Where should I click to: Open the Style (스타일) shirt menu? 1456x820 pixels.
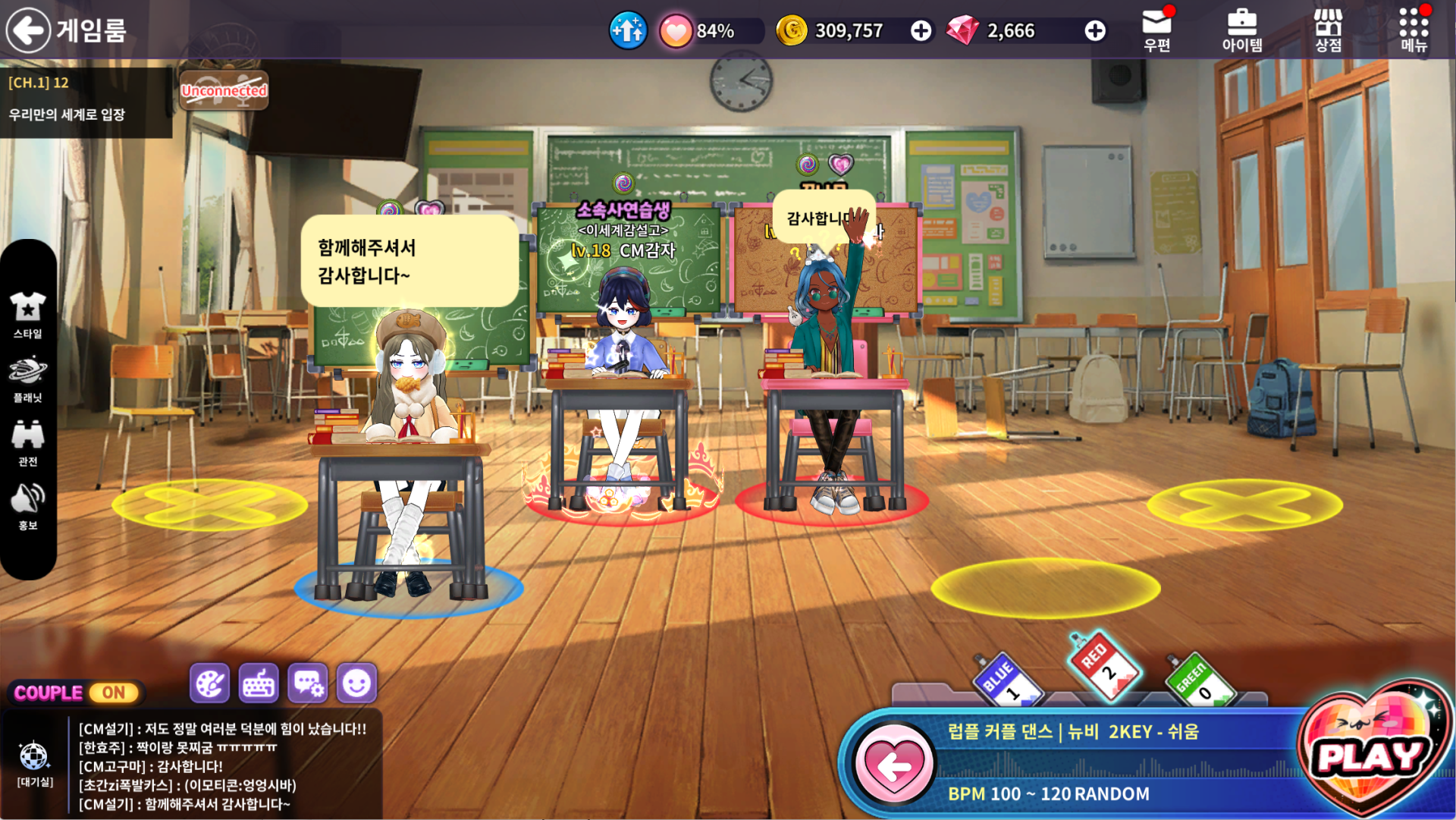28,314
